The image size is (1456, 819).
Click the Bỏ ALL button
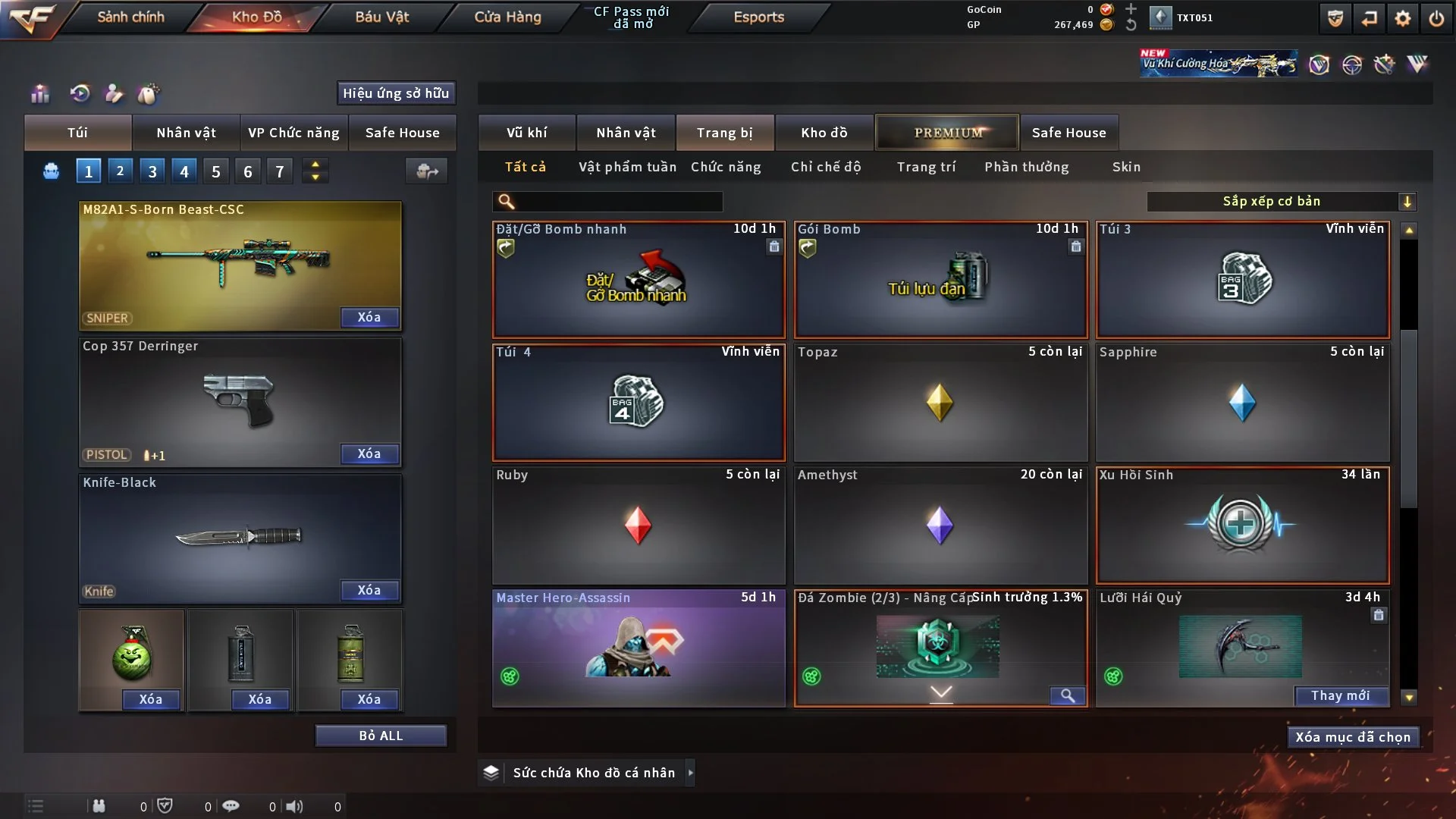[x=381, y=736]
